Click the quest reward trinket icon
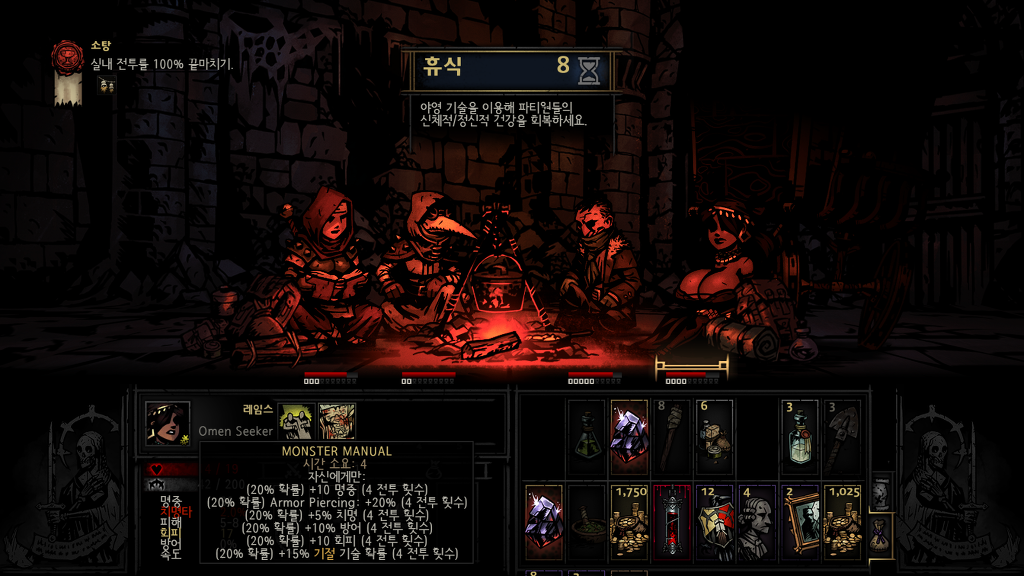The width and height of the screenshot is (1024, 576). (x=106, y=86)
